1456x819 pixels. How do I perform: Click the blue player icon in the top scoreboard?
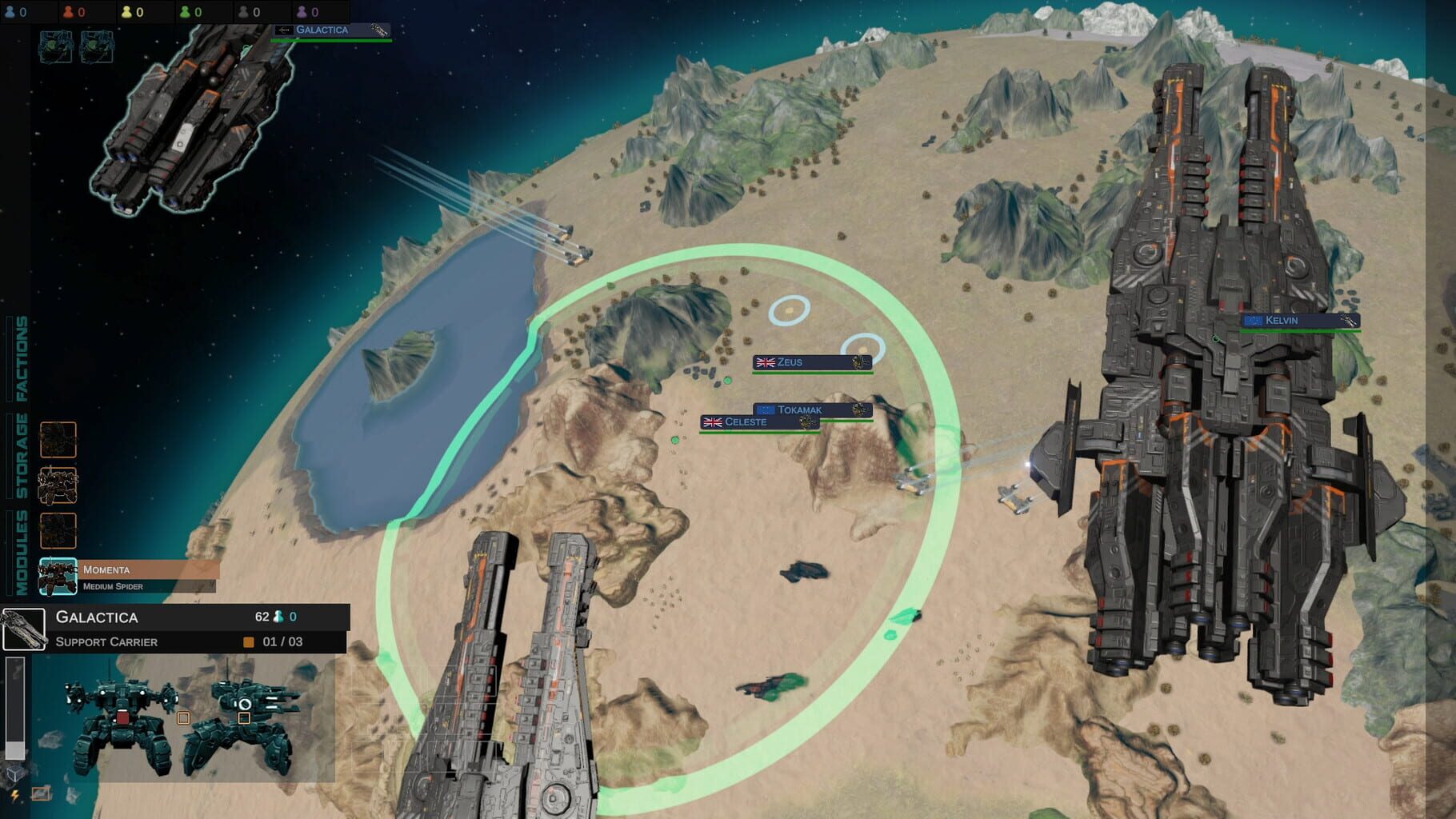tap(10, 12)
